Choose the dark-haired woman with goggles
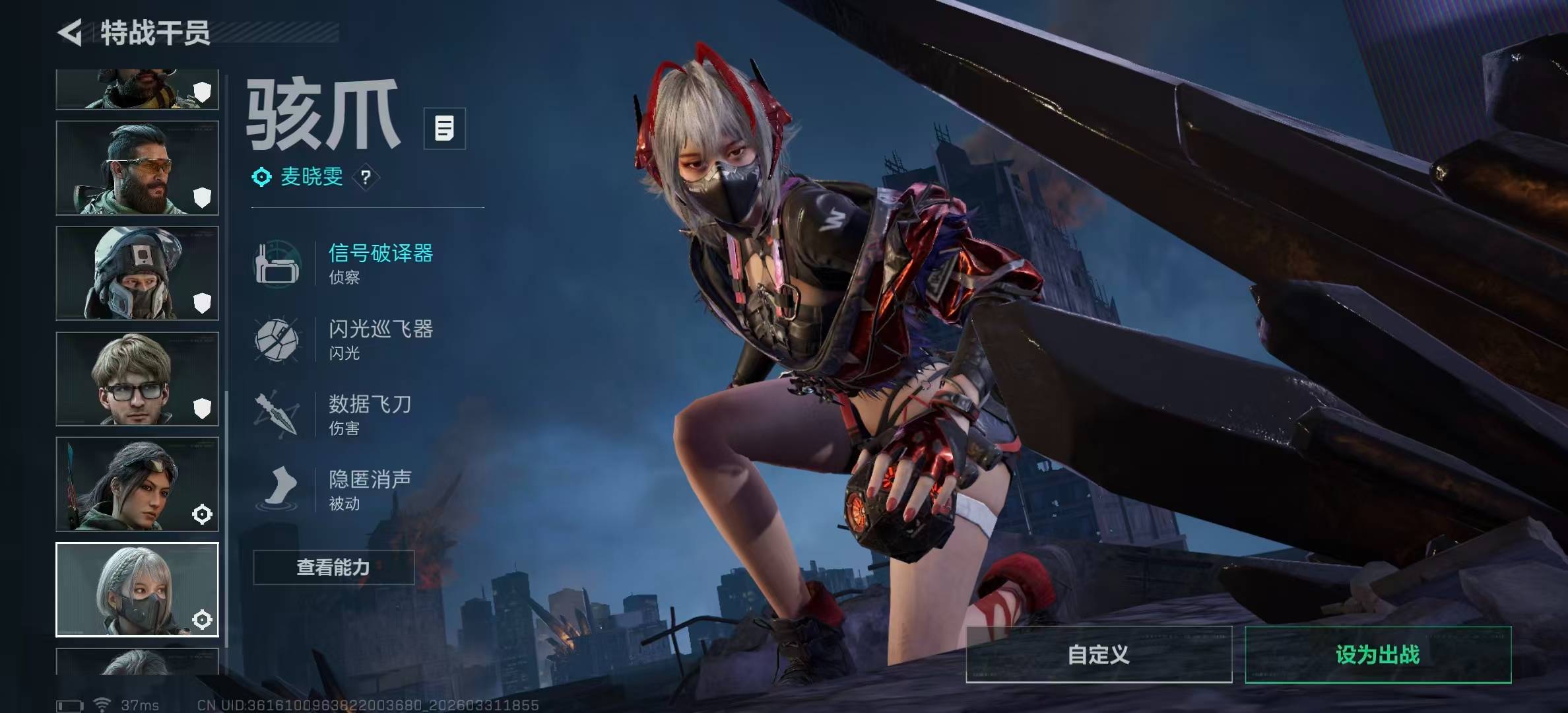 pos(137,484)
